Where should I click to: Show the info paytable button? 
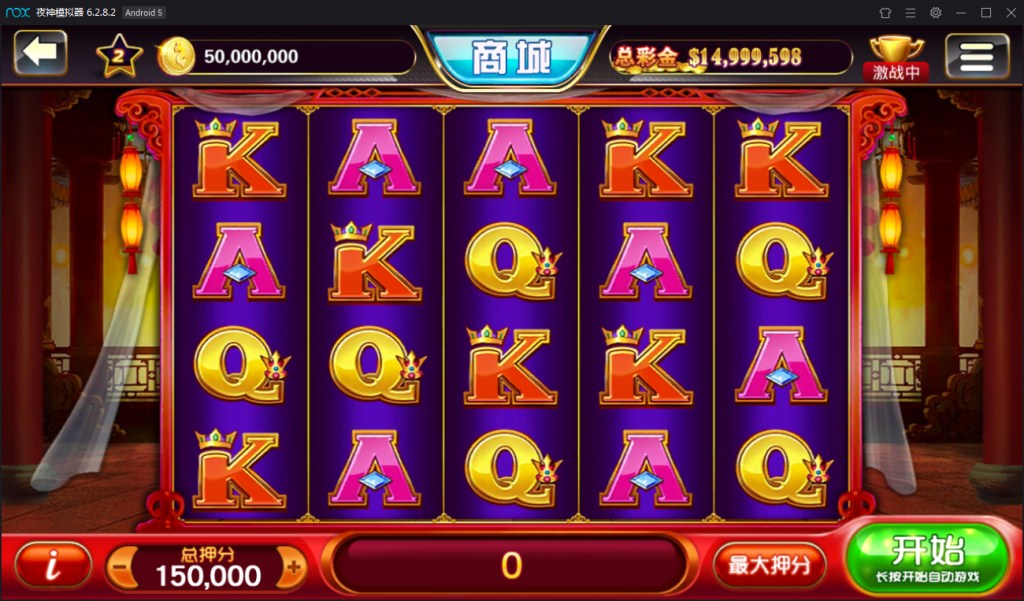[x=53, y=565]
